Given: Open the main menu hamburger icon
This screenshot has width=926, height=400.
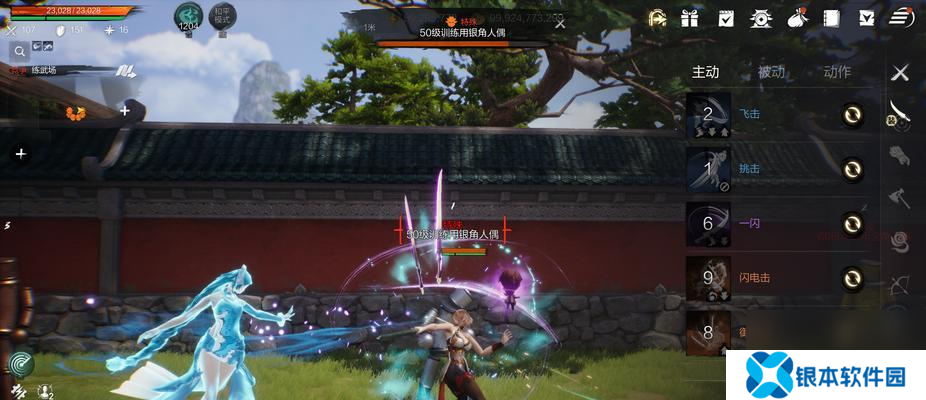Looking at the screenshot, I should [x=901, y=18].
